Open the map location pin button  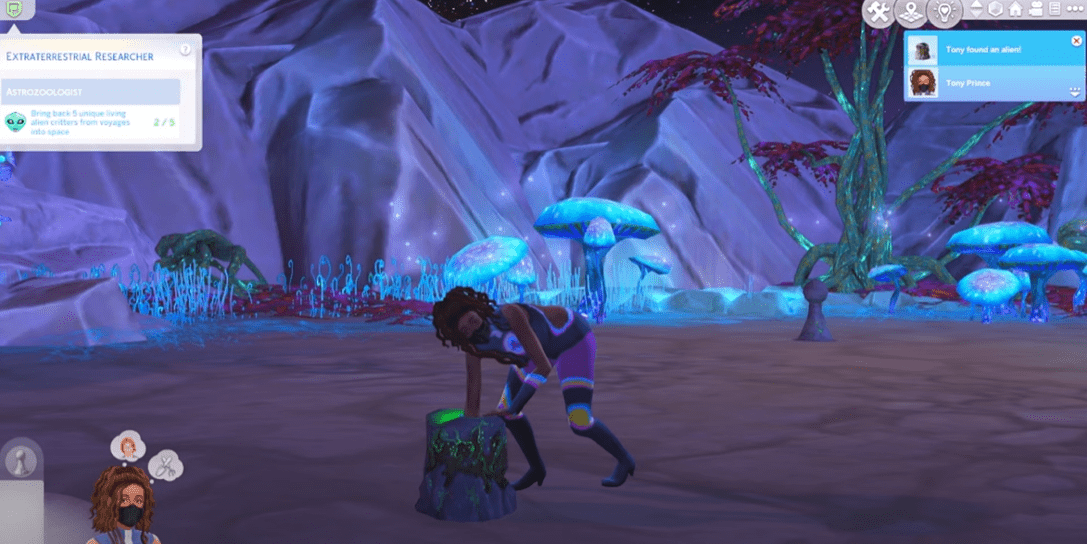point(911,13)
